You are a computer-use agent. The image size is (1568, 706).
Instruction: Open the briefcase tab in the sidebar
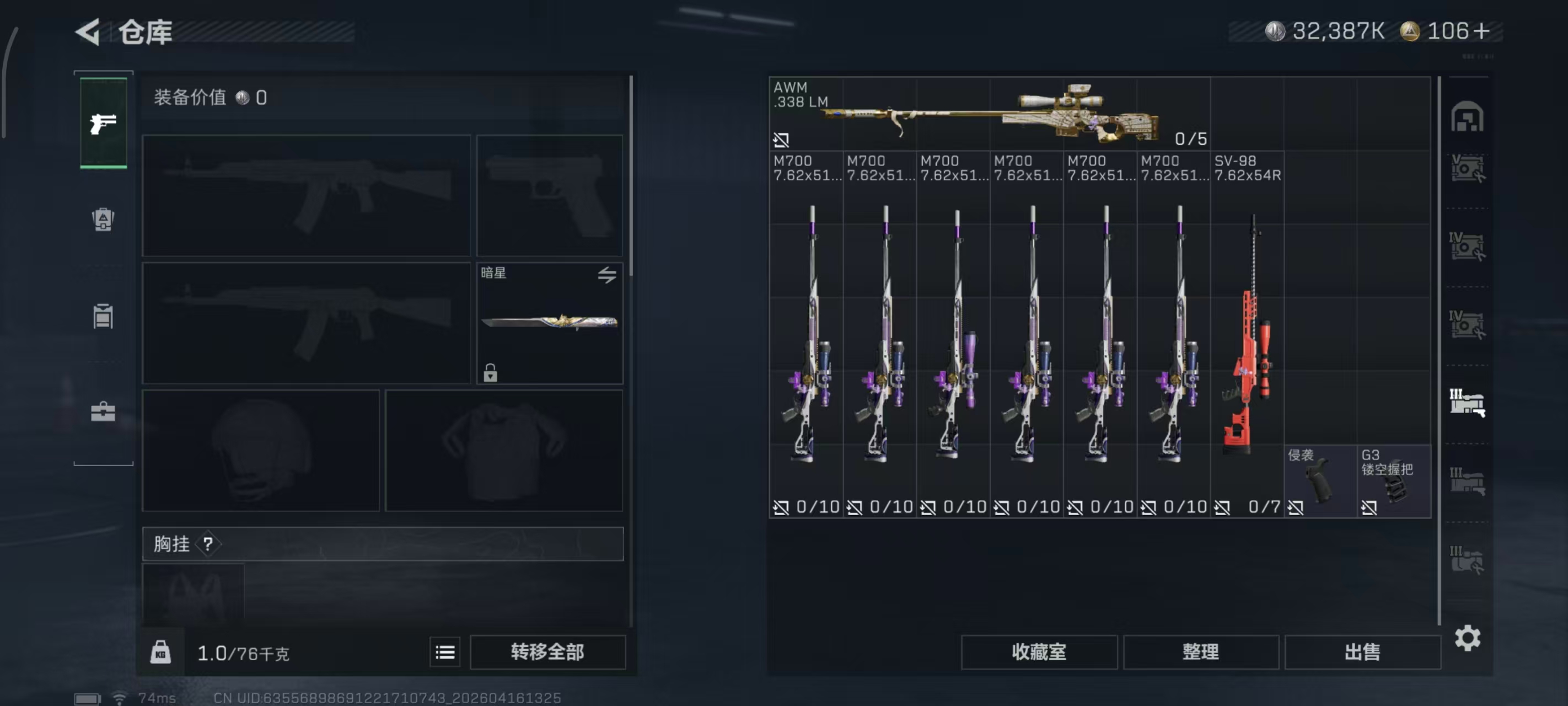click(103, 412)
